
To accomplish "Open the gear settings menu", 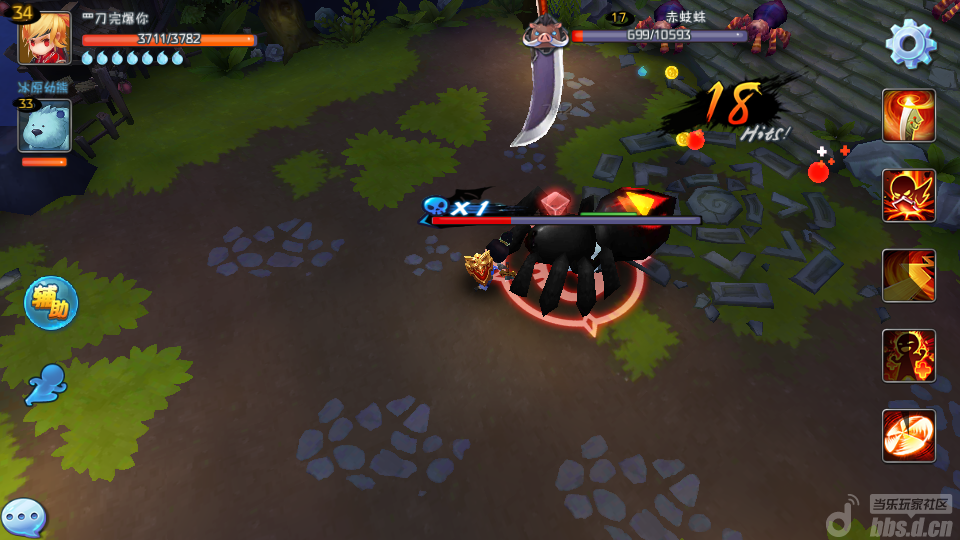I will coord(910,43).
